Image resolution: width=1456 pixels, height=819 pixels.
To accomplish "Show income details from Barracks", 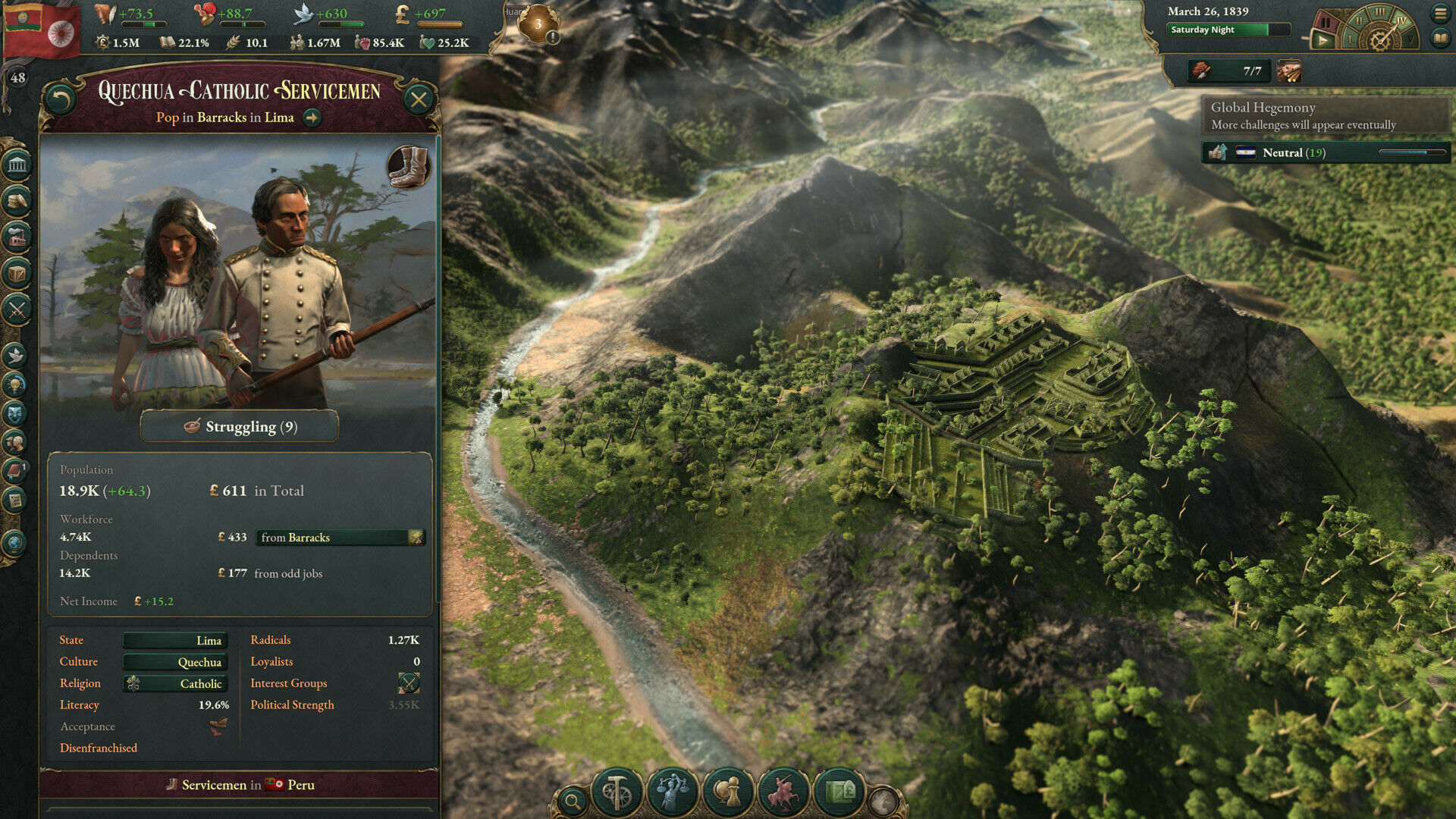I will click(340, 538).
